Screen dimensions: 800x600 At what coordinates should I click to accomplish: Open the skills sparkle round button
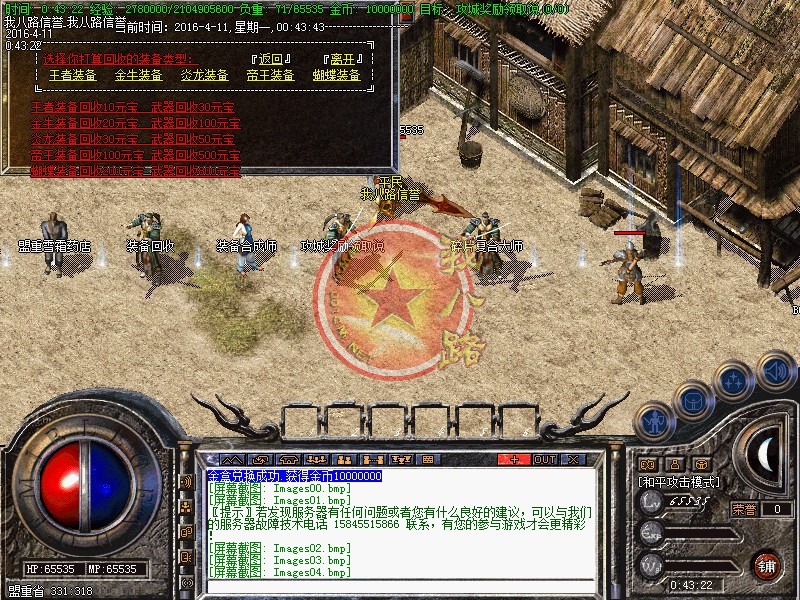(733, 381)
